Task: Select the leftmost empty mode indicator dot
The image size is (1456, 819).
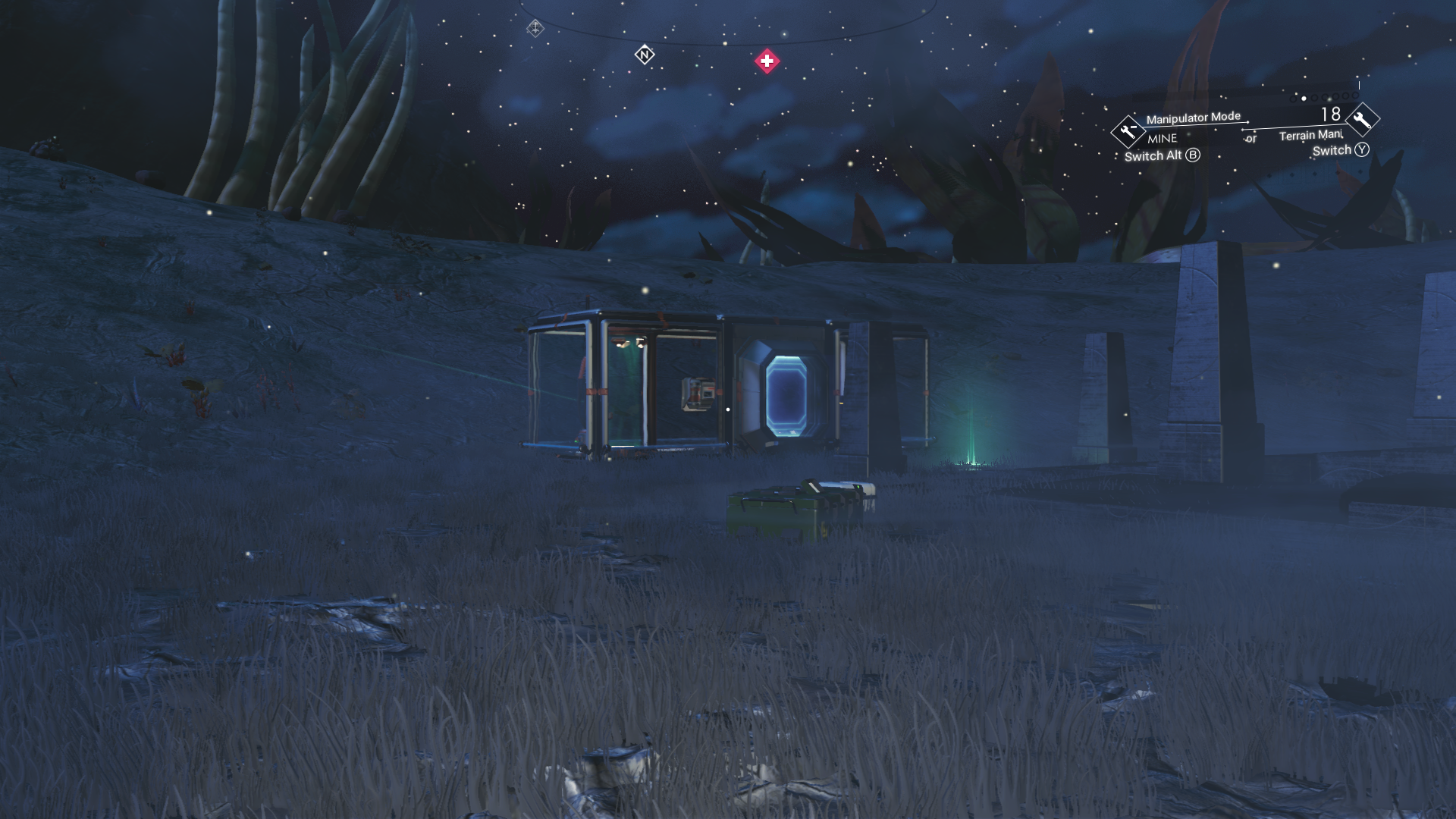Action: click(x=1291, y=99)
